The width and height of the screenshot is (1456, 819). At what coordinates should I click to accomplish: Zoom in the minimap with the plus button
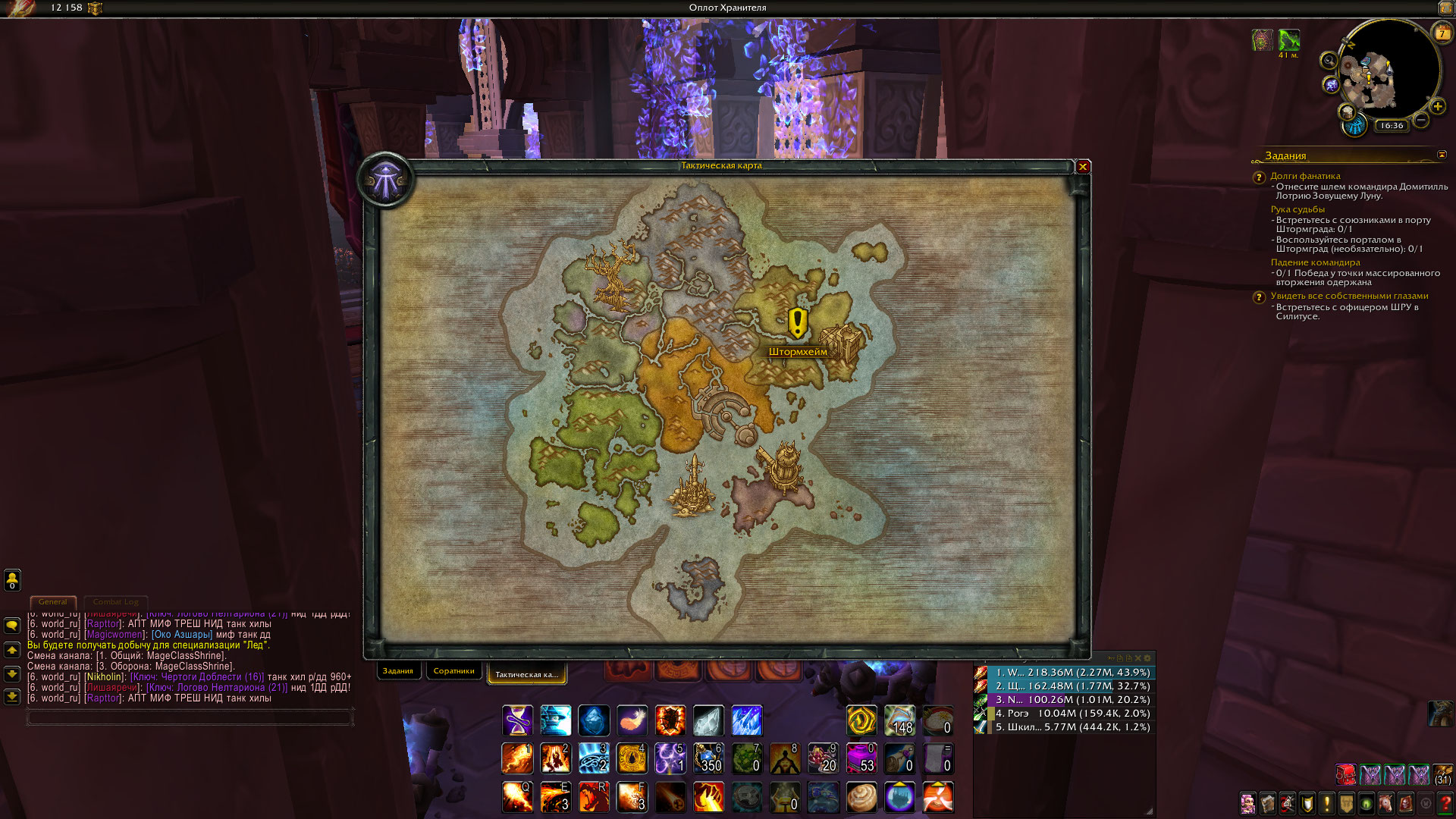tap(1438, 107)
